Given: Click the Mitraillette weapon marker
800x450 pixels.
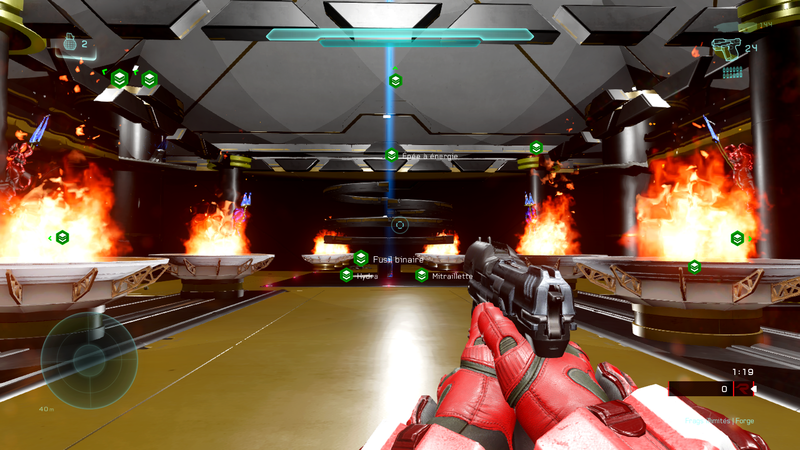Looking at the screenshot, I should point(422,275).
